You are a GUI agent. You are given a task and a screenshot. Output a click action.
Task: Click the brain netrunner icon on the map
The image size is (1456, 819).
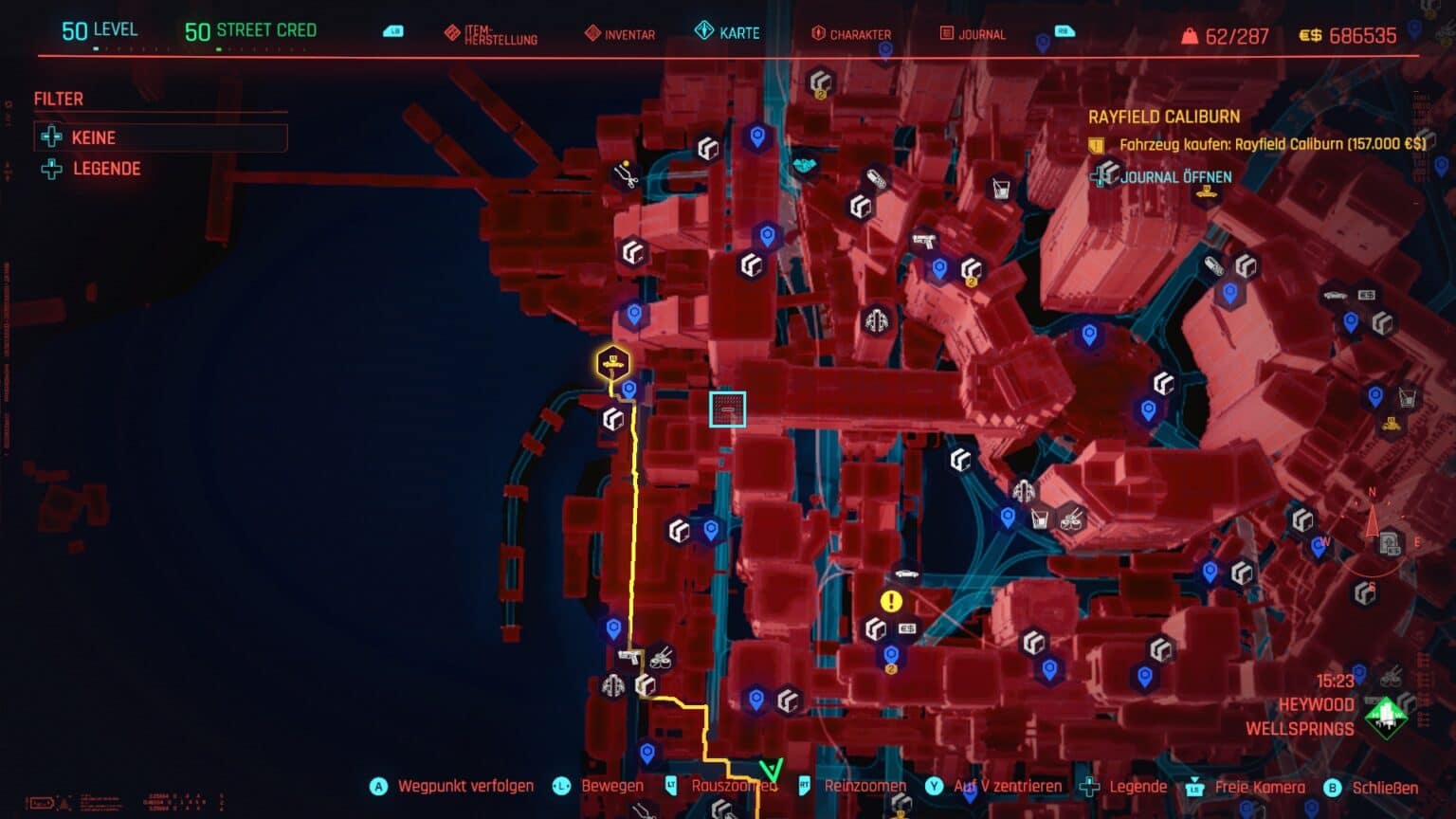[874, 322]
